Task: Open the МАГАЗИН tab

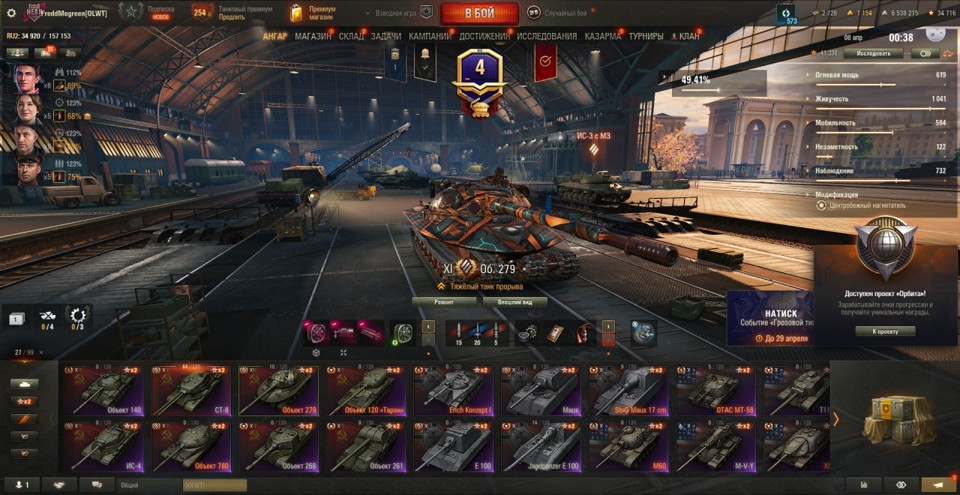Action: [x=313, y=36]
